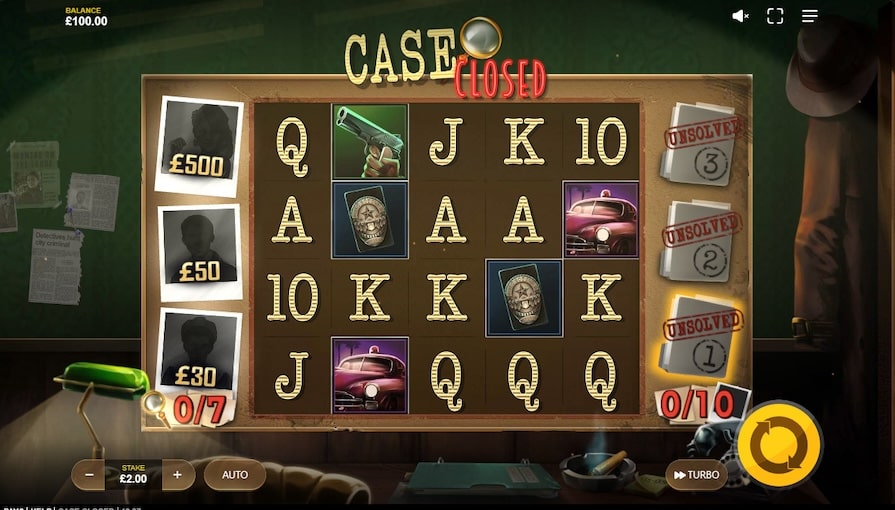The width and height of the screenshot is (895, 510).
Task: Toggle the sound mute icon
Action: [x=741, y=16]
